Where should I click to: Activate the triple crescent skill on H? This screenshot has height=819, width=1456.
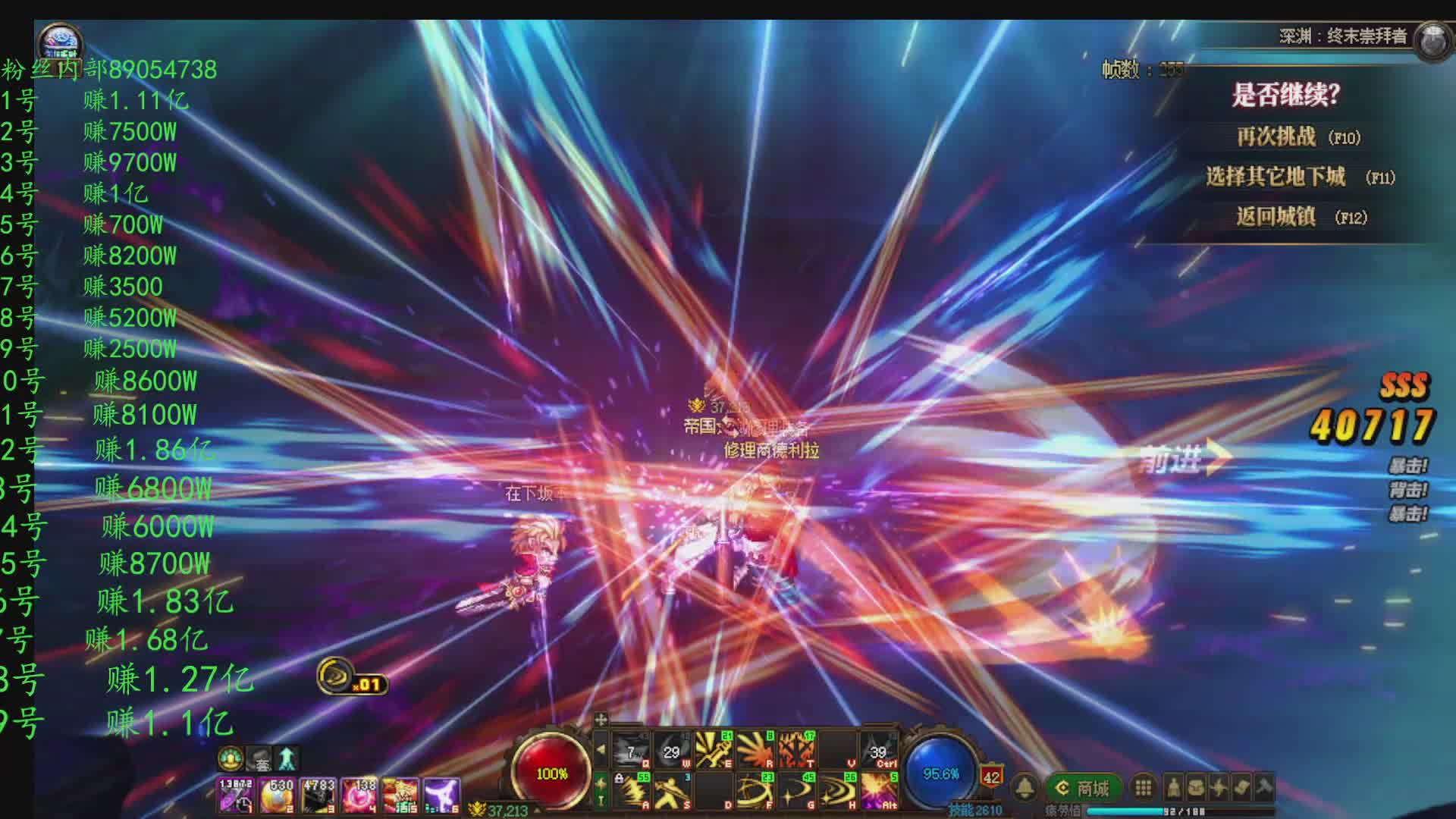point(837,790)
